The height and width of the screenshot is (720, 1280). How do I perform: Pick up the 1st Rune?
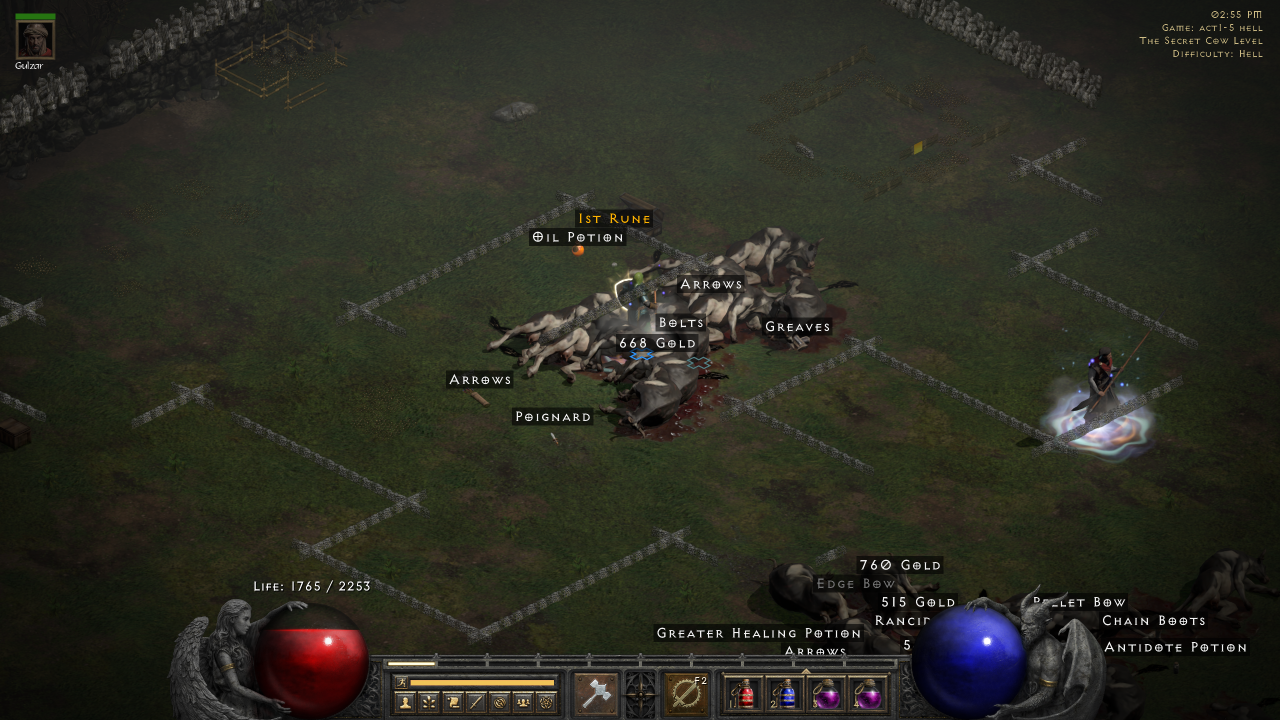coord(613,218)
